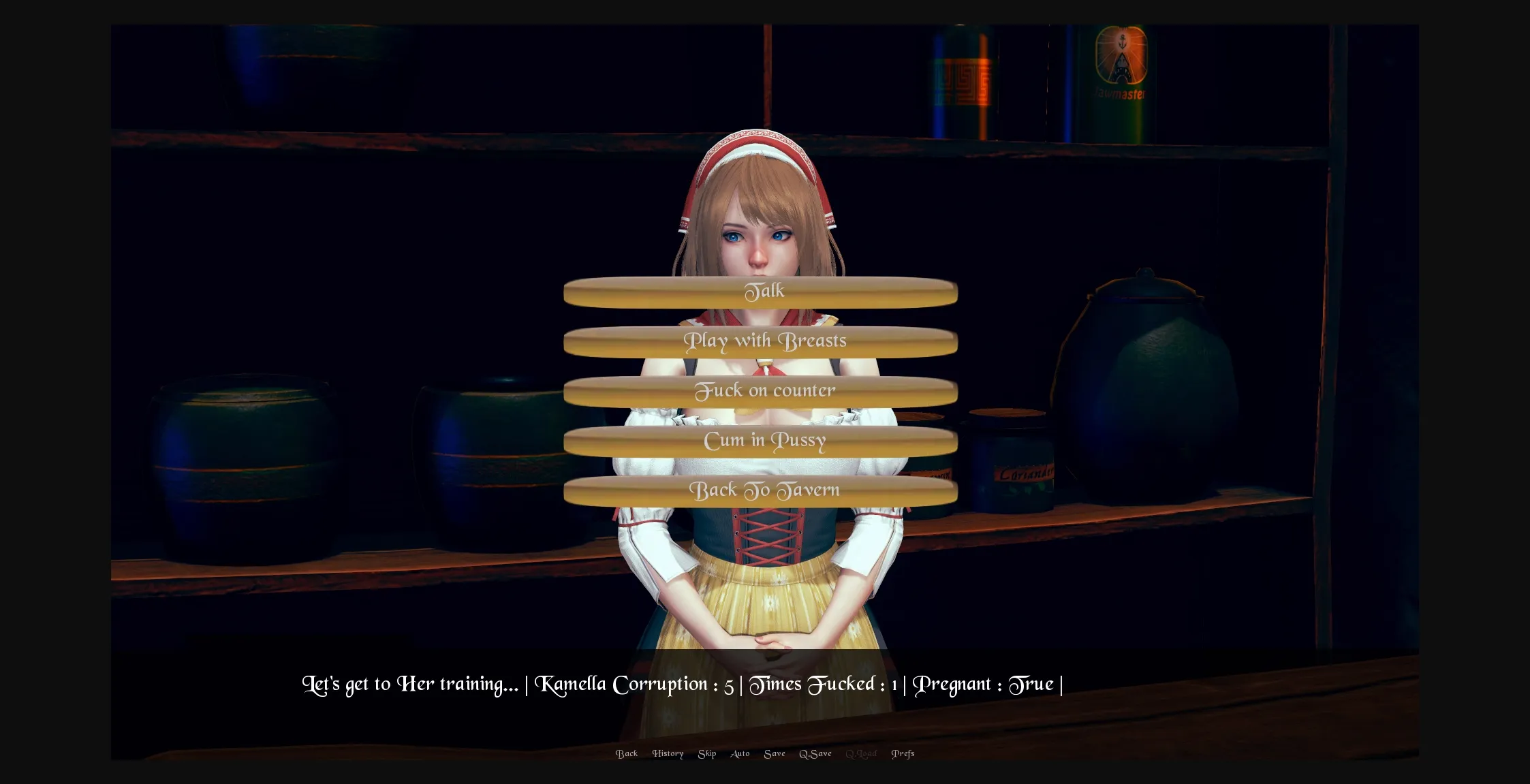Open the Save screen
The height and width of the screenshot is (784, 1530).
point(774,753)
